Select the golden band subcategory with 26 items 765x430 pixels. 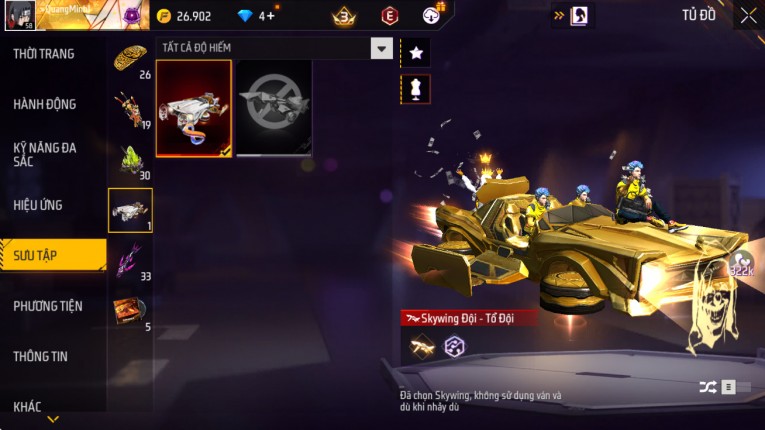tap(130, 60)
